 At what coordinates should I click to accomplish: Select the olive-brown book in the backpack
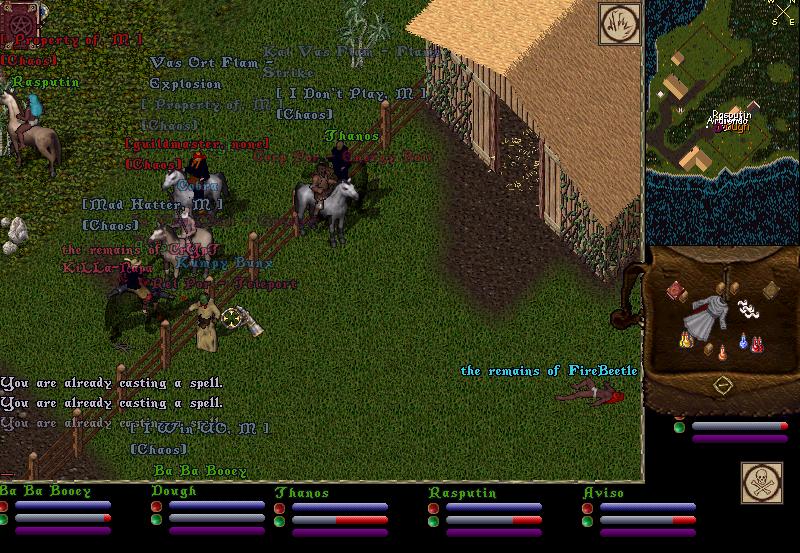pos(770,290)
